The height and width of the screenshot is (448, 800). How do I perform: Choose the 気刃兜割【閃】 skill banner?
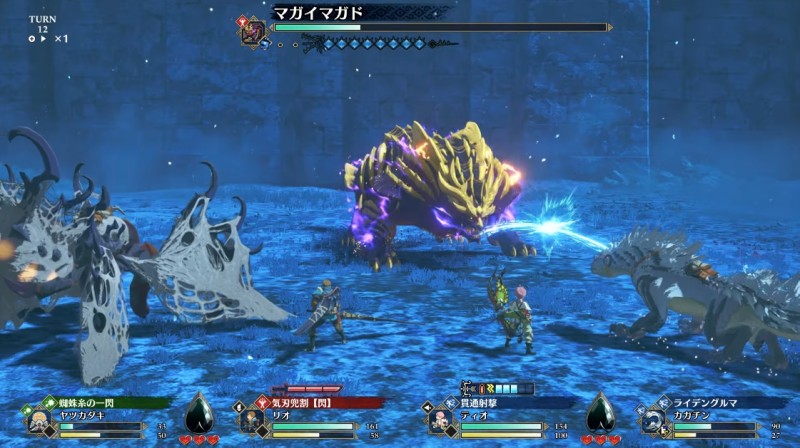coord(305,403)
